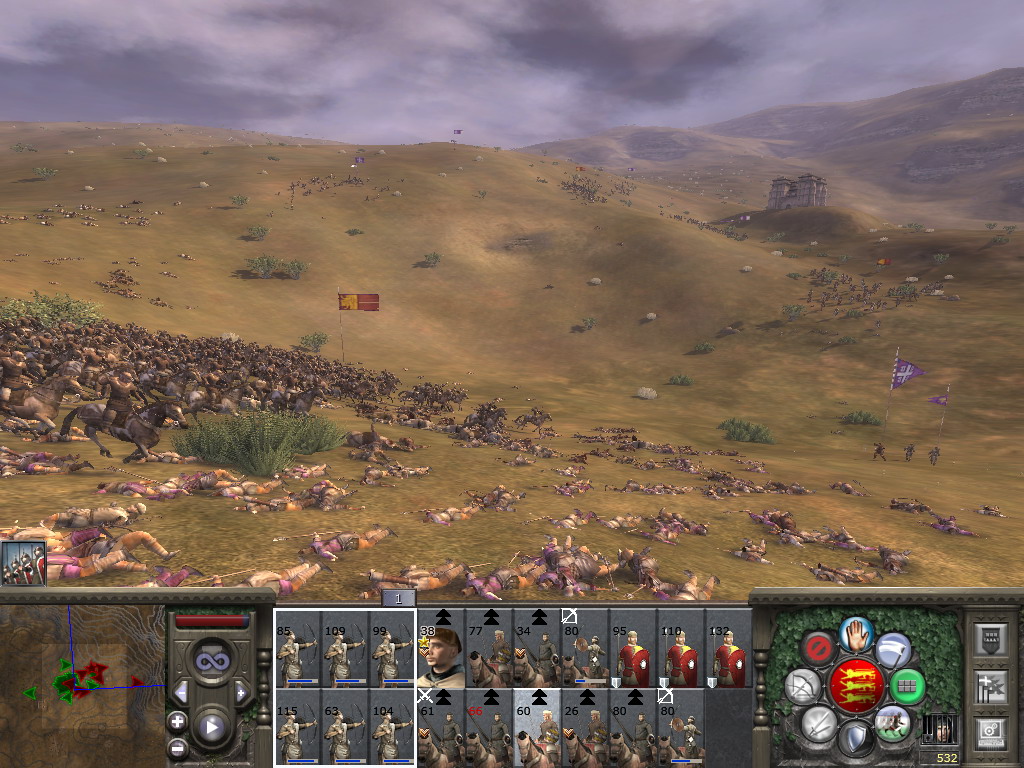Image resolution: width=1024 pixels, height=768 pixels.
Task: Pick the highlighted cavalry card with 60 men
Action: [x=536, y=728]
